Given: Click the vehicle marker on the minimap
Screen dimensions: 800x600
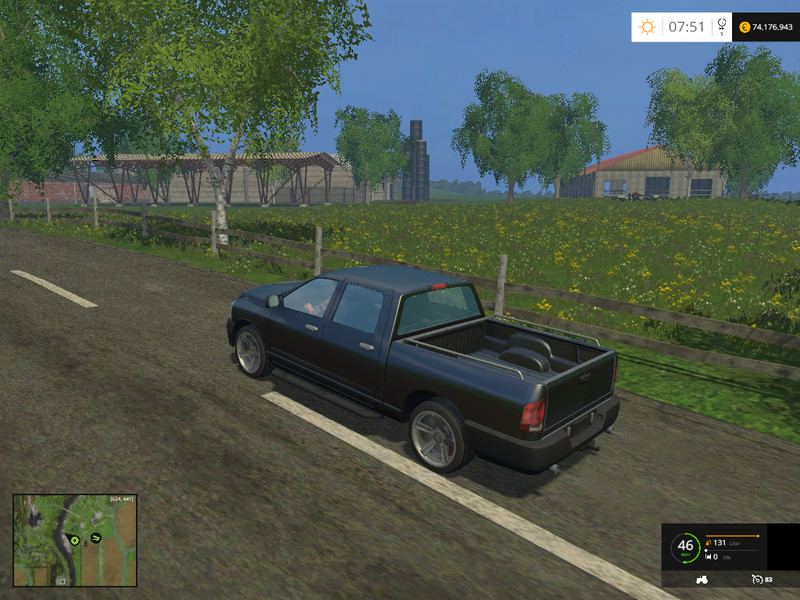Looking at the screenshot, I should coord(96,537).
